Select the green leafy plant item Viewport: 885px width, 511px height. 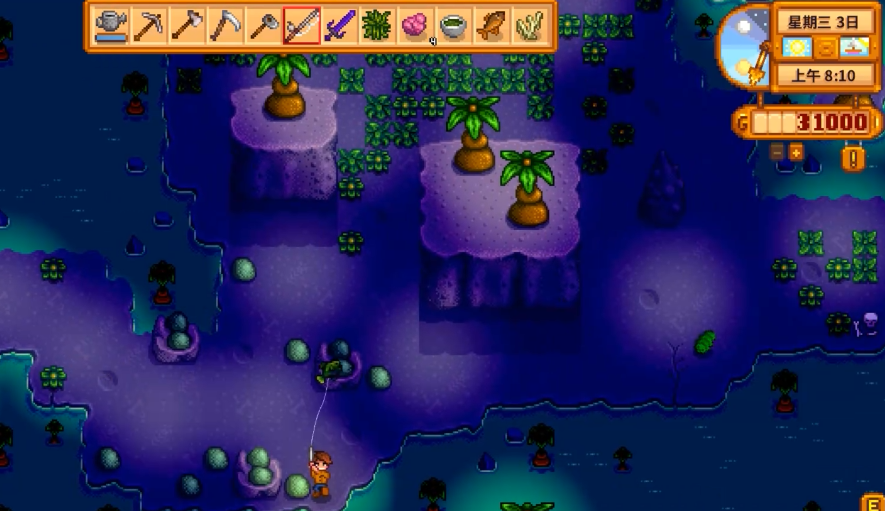[377, 26]
